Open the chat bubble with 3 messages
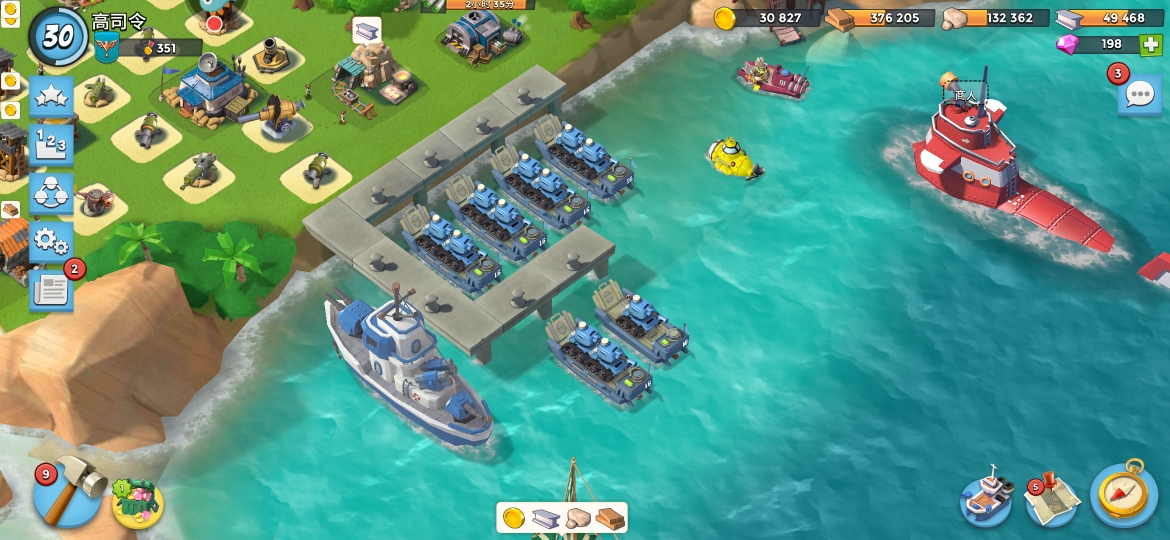This screenshot has width=1170, height=540. [1139, 94]
